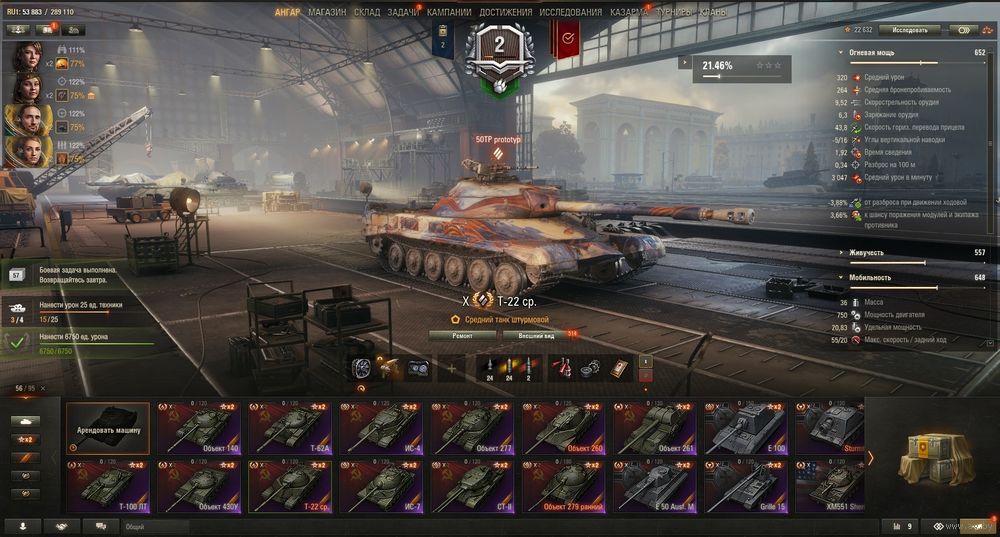Pick the Grille 15 tank tile

coord(747,486)
